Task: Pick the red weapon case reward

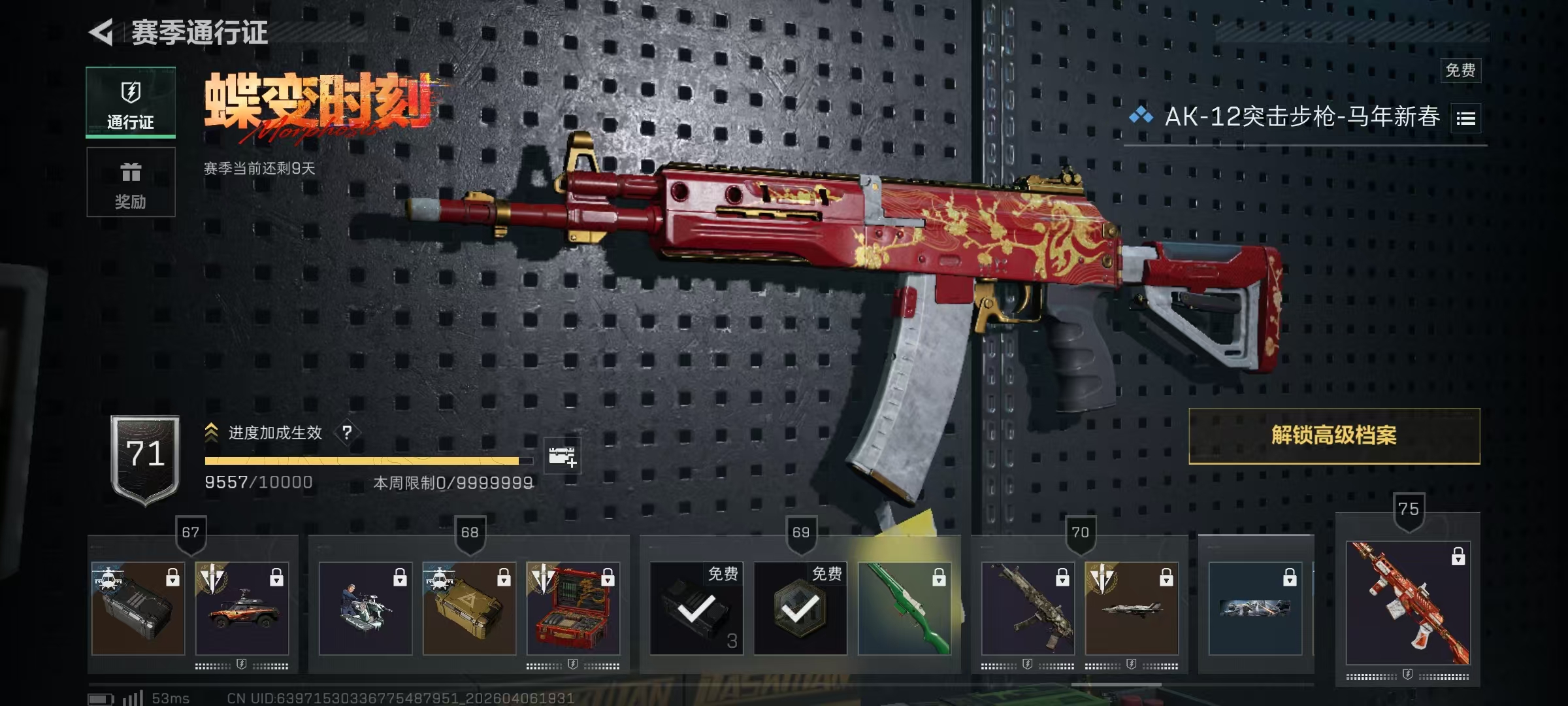Action: (573, 609)
